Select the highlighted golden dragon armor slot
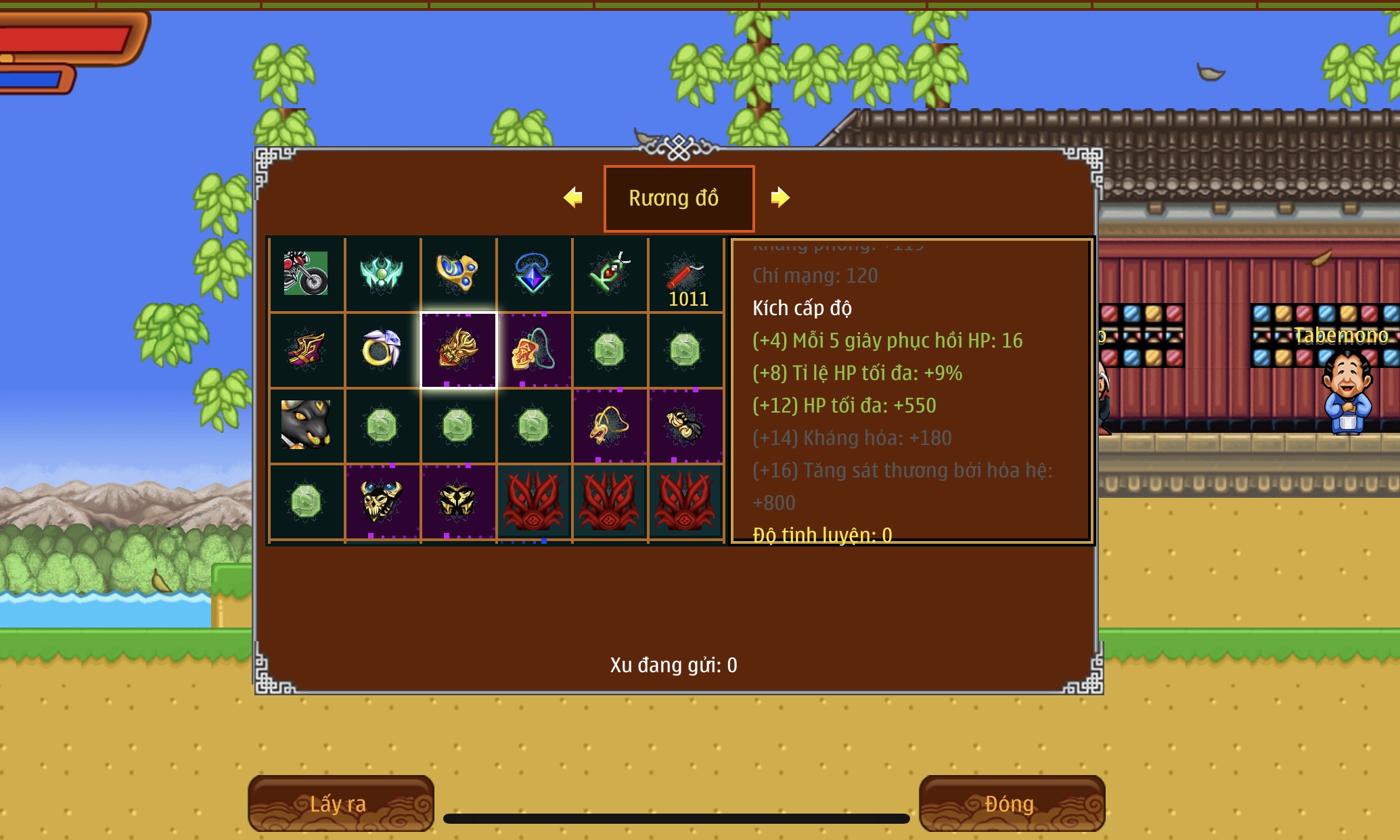The image size is (1400, 840). (458, 350)
